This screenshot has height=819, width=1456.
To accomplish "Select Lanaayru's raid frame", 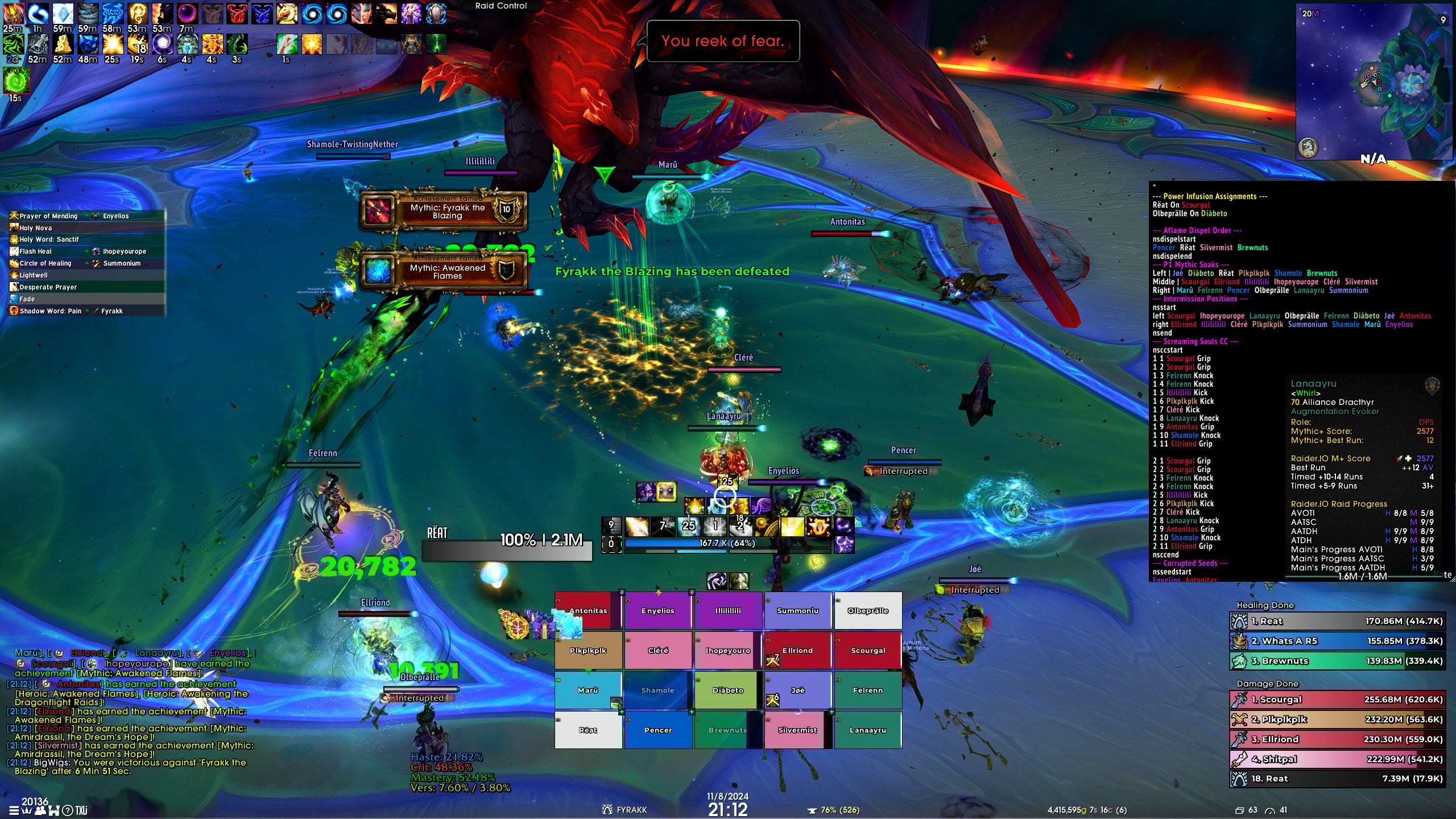I will click(x=868, y=730).
